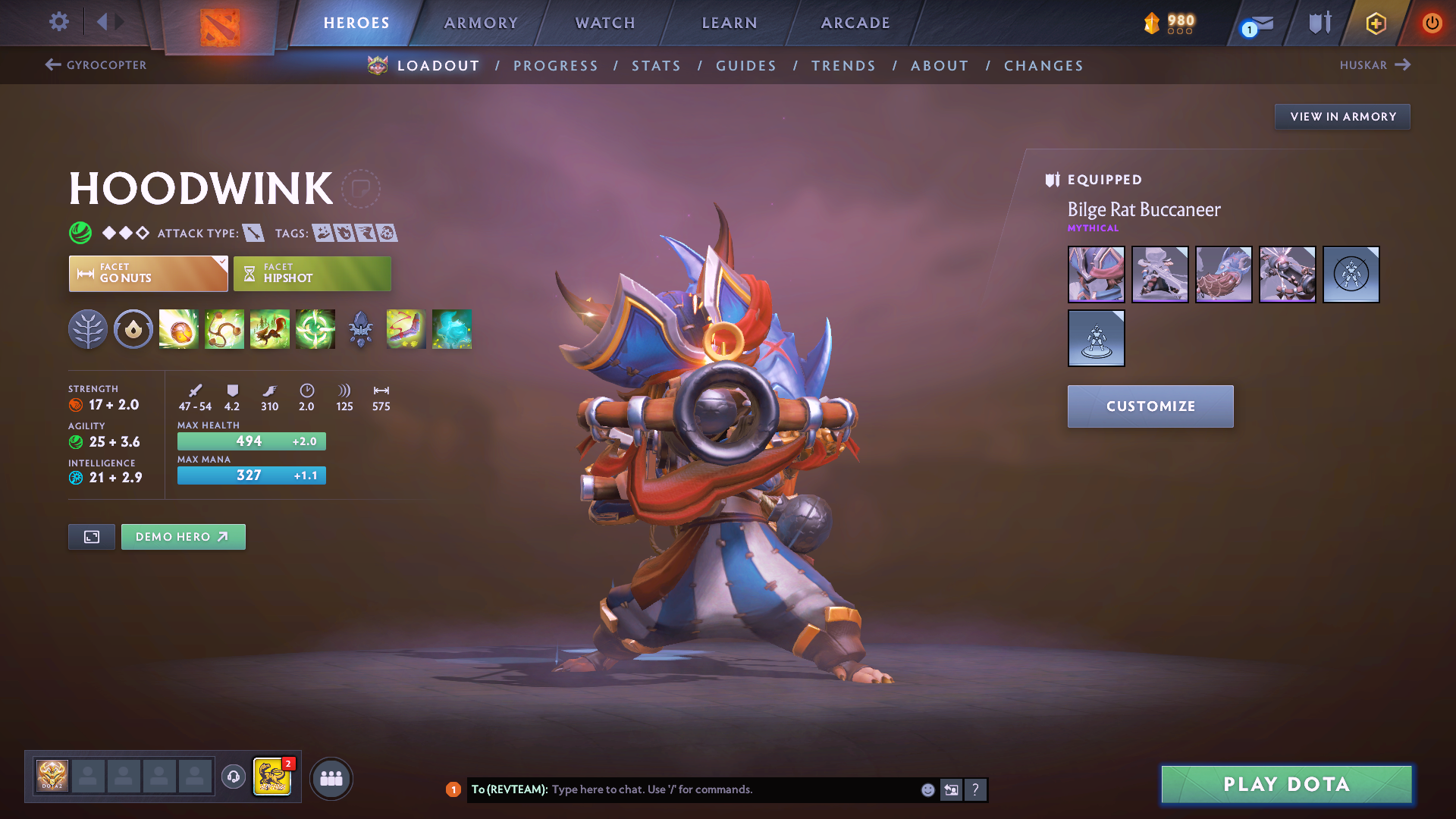
Task: Advance forward to Huskar
Action: 1375,65
